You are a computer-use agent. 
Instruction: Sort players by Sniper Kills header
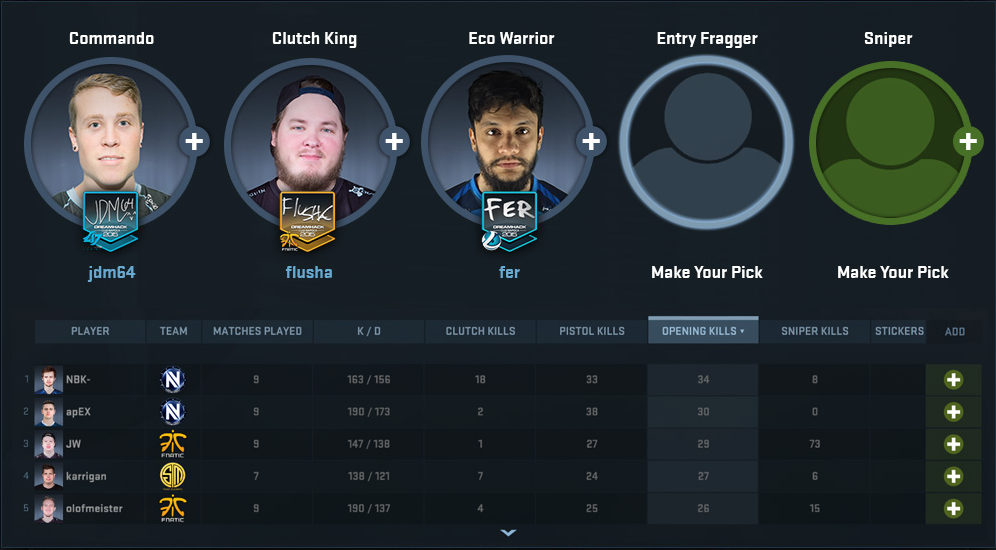point(815,331)
